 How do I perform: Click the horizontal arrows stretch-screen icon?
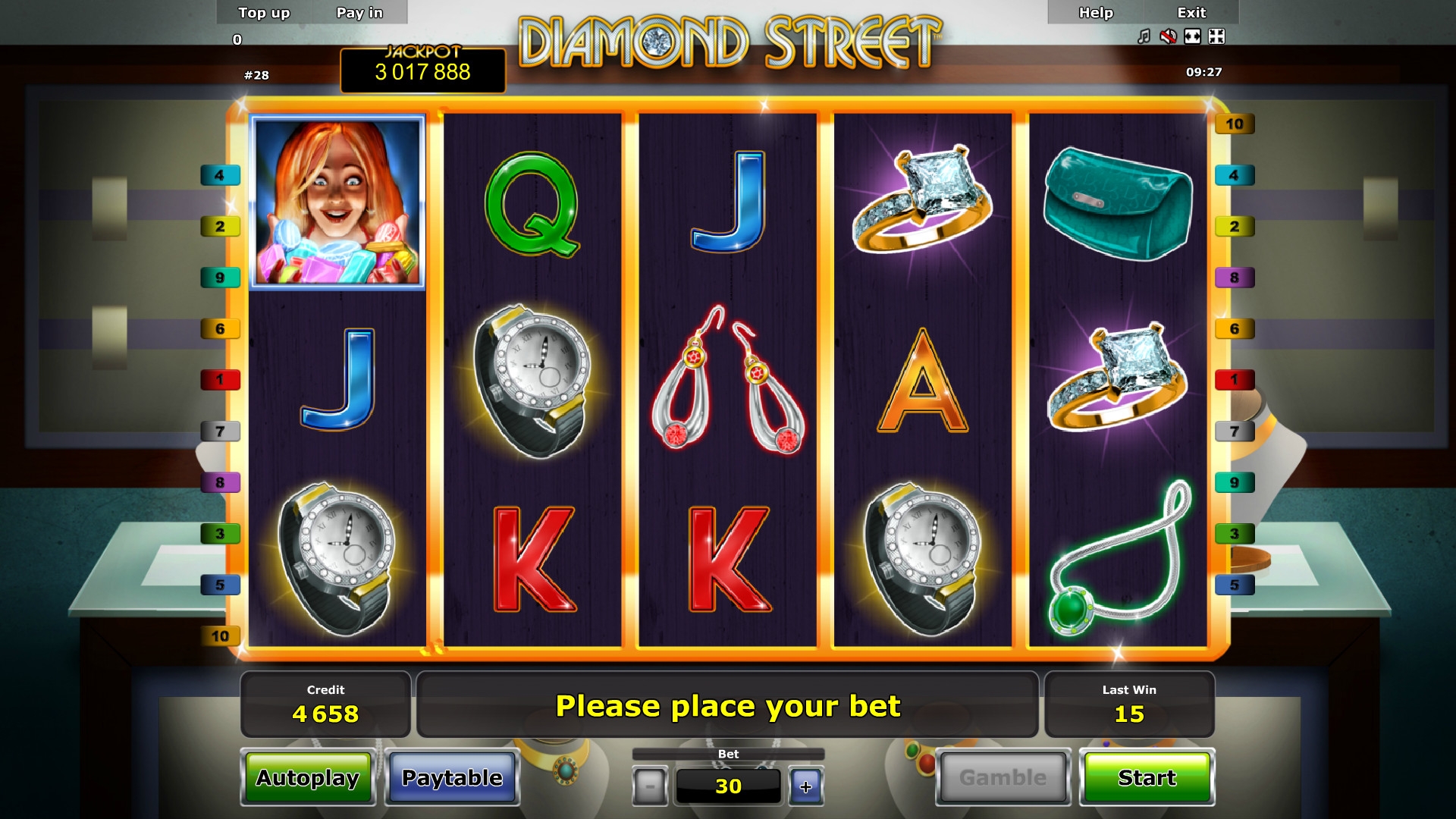pyautogui.click(x=1192, y=36)
